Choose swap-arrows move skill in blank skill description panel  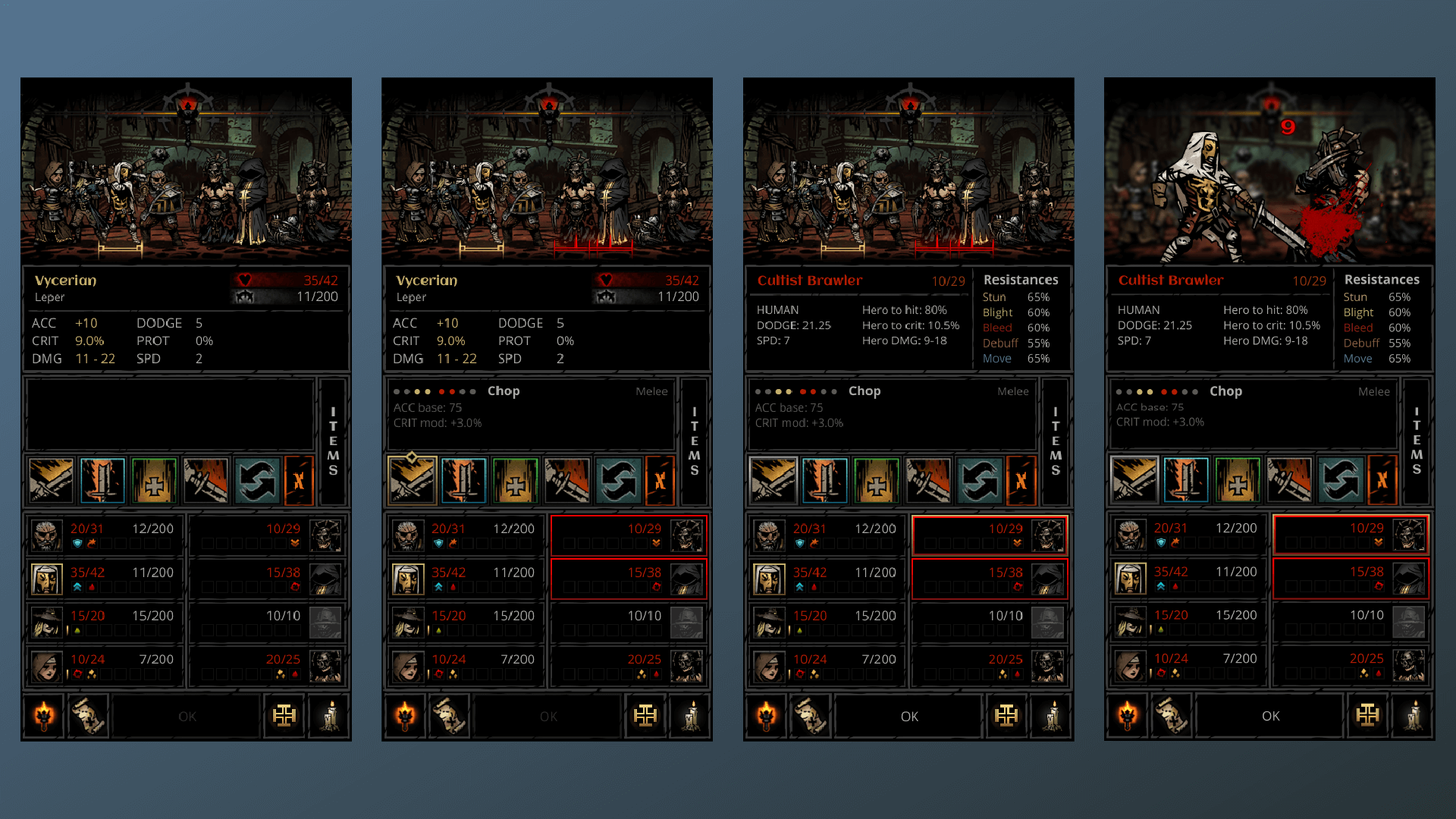click(257, 481)
